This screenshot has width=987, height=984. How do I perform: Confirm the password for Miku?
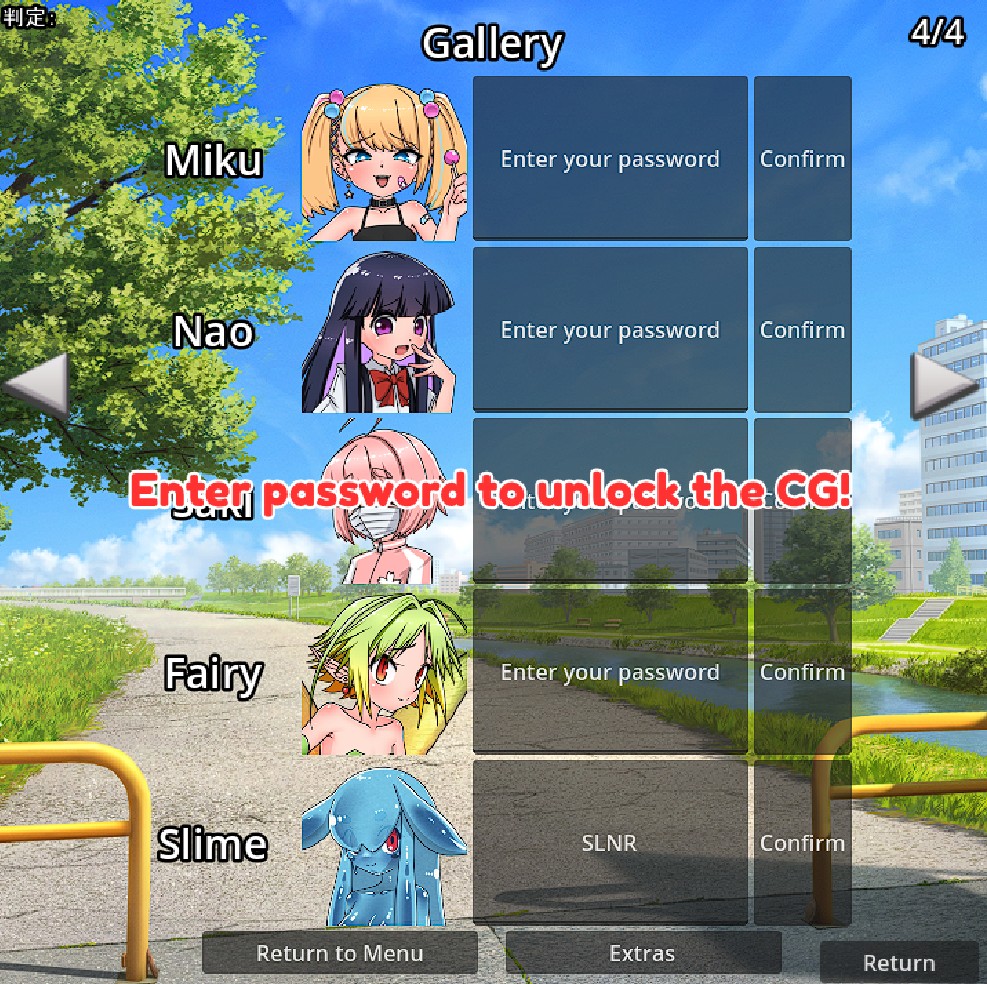[802, 158]
